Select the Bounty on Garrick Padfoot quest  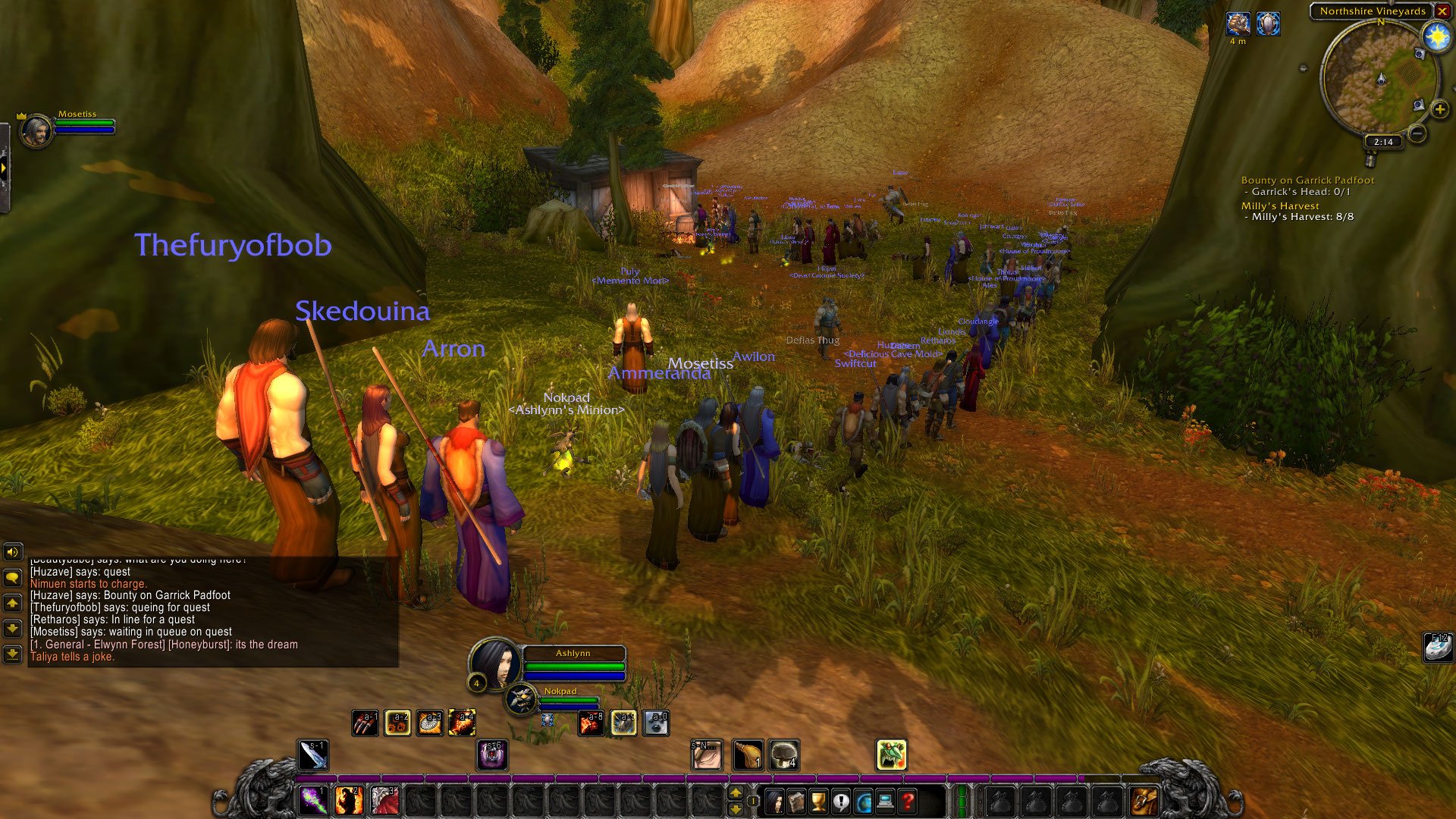coord(1307,180)
